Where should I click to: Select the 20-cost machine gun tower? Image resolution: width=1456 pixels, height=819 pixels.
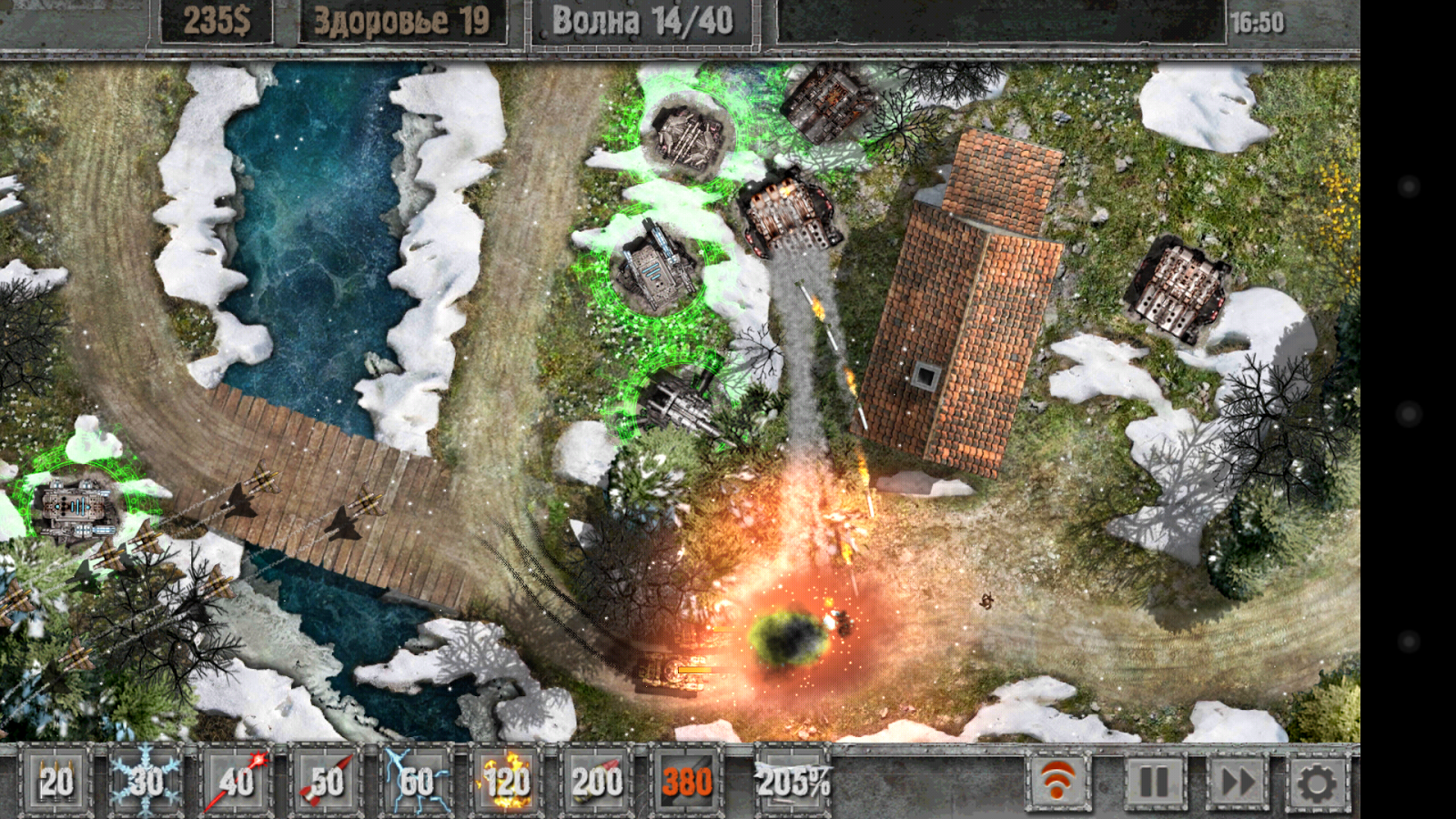56,781
